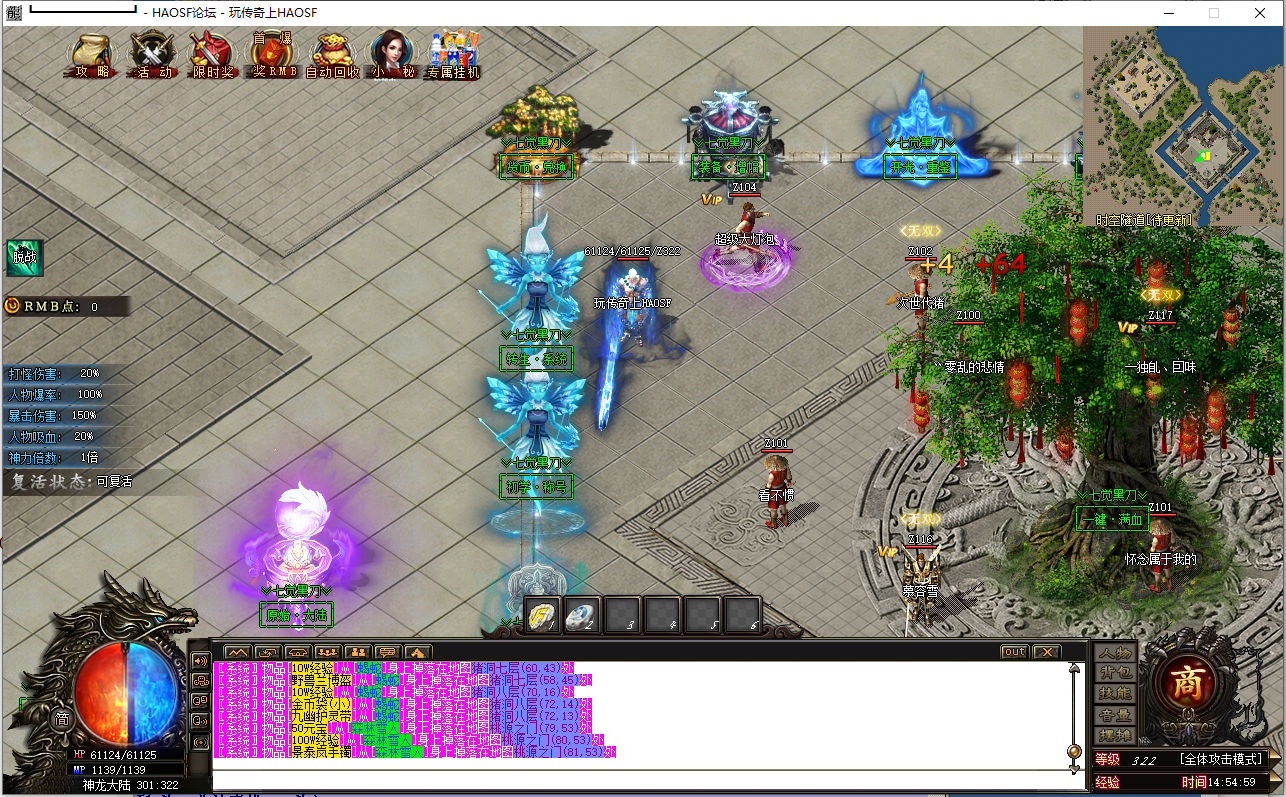Click the minimap in the corner
Image resolution: width=1286 pixels, height=797 pixels.
pos(1182,125)
